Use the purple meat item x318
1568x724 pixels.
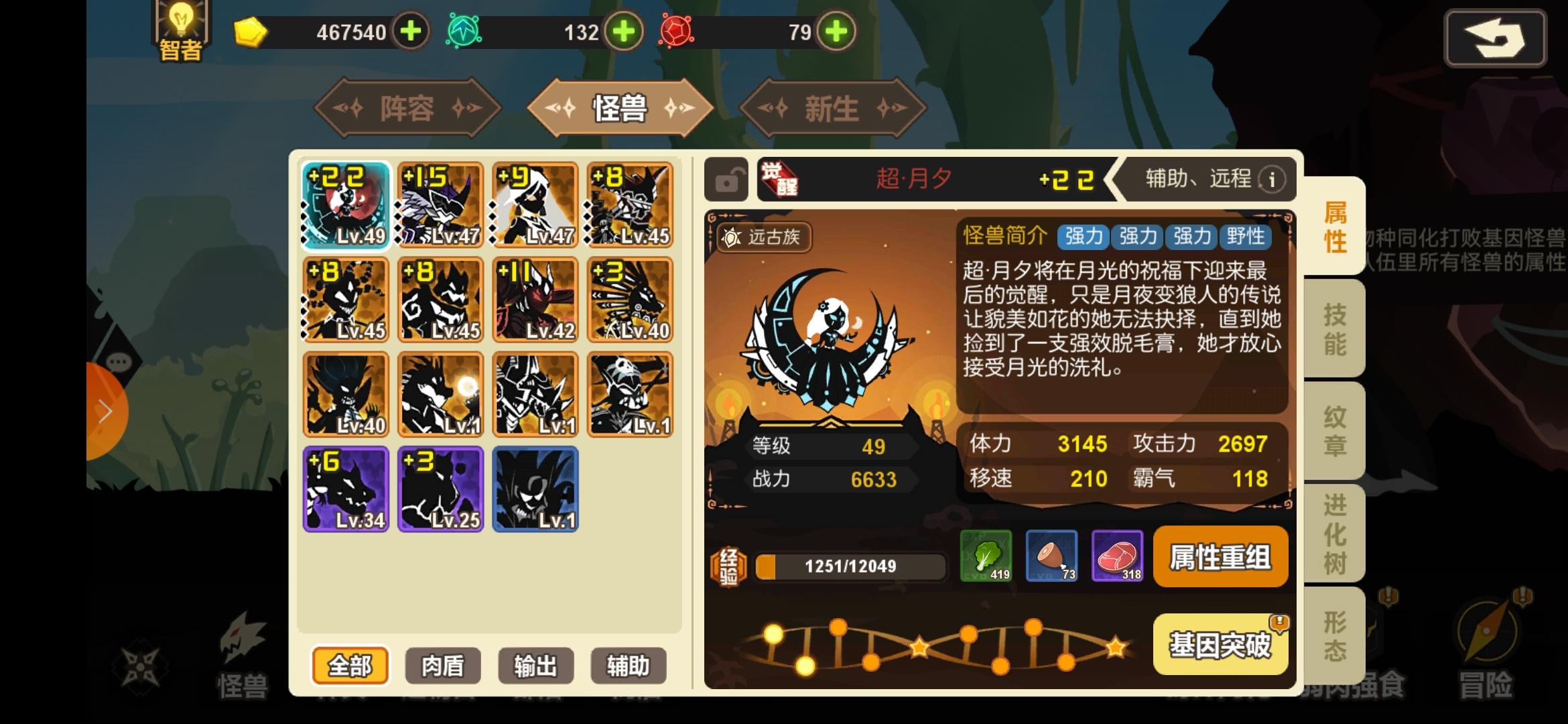pos(1118,556)
